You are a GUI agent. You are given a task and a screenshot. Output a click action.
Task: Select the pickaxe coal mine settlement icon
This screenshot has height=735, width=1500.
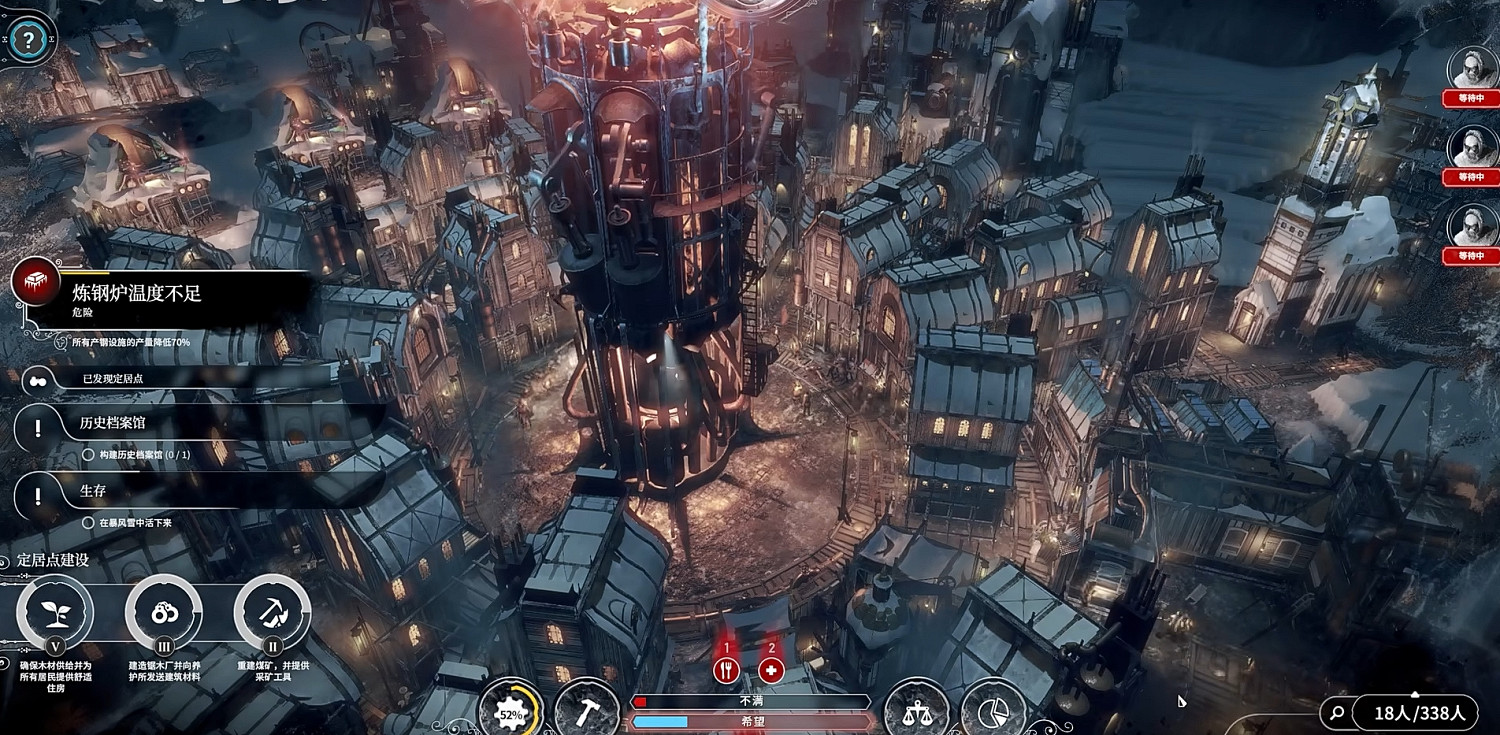[272, 612]
